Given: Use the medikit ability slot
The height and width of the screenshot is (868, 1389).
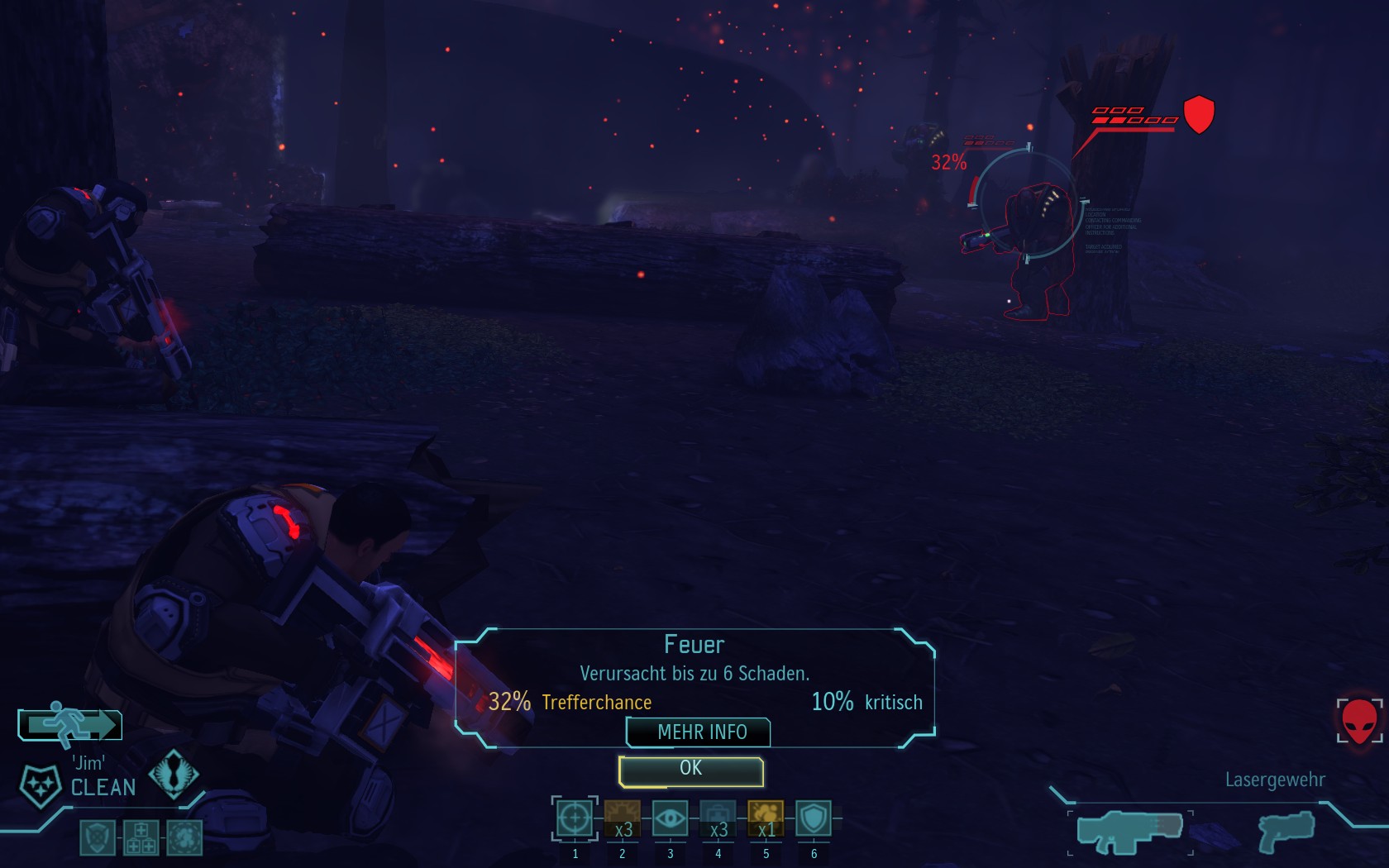Looking at the screenshot, I should (x=718, y=819).
